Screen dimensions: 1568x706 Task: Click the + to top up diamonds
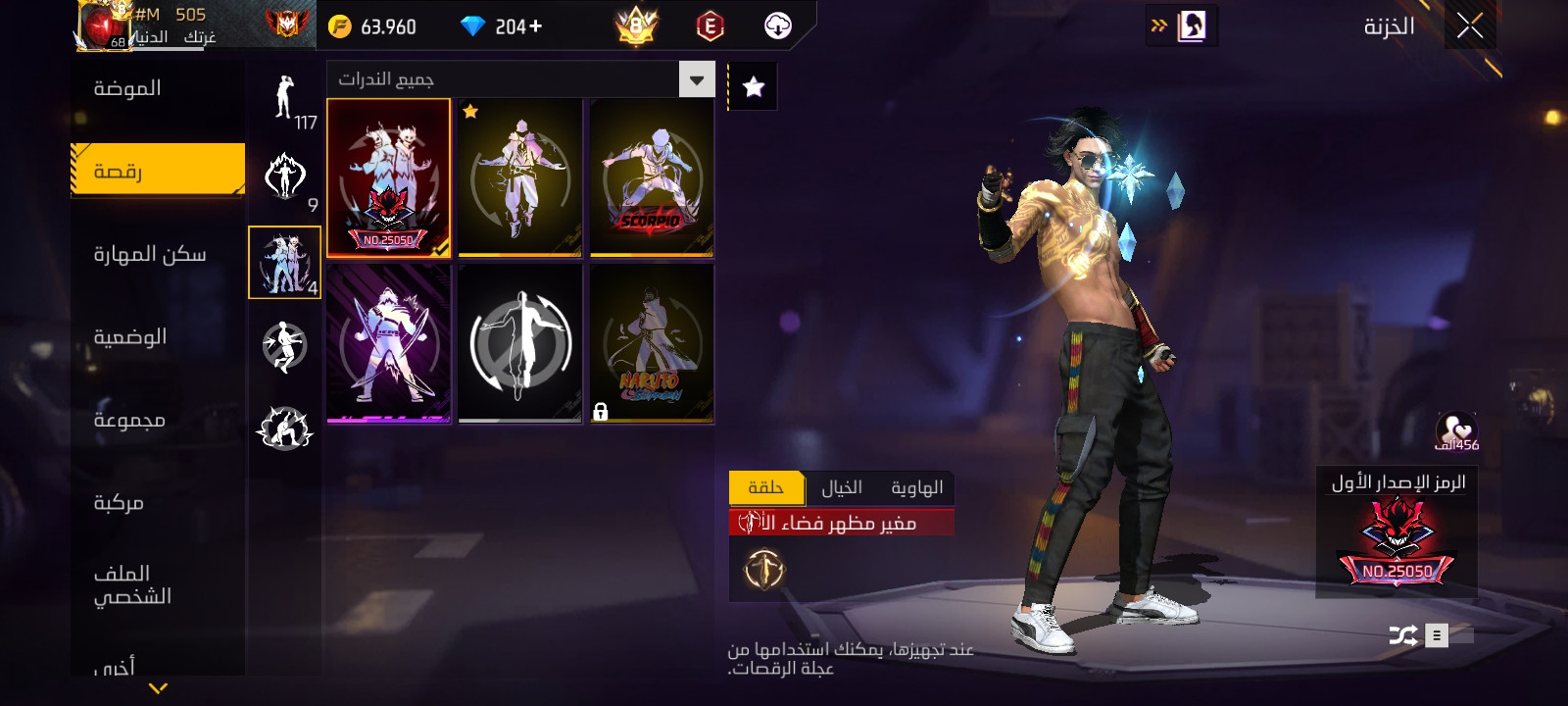point(535,25)
